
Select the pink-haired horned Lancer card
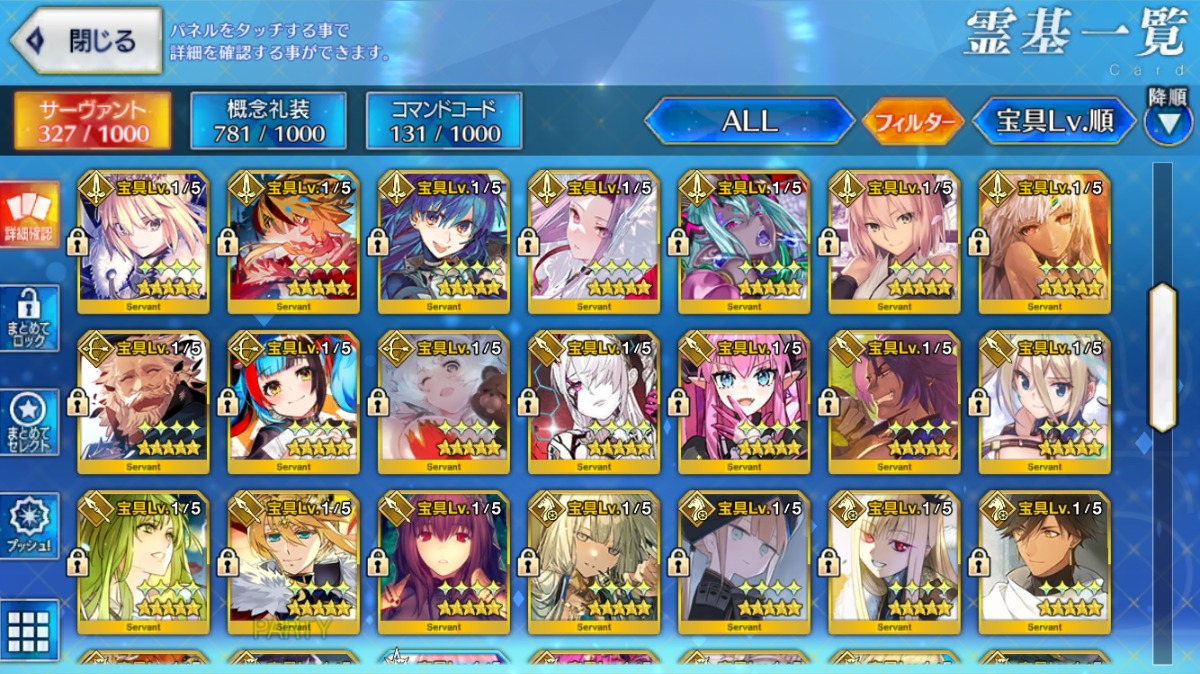(x=743, y=402)
